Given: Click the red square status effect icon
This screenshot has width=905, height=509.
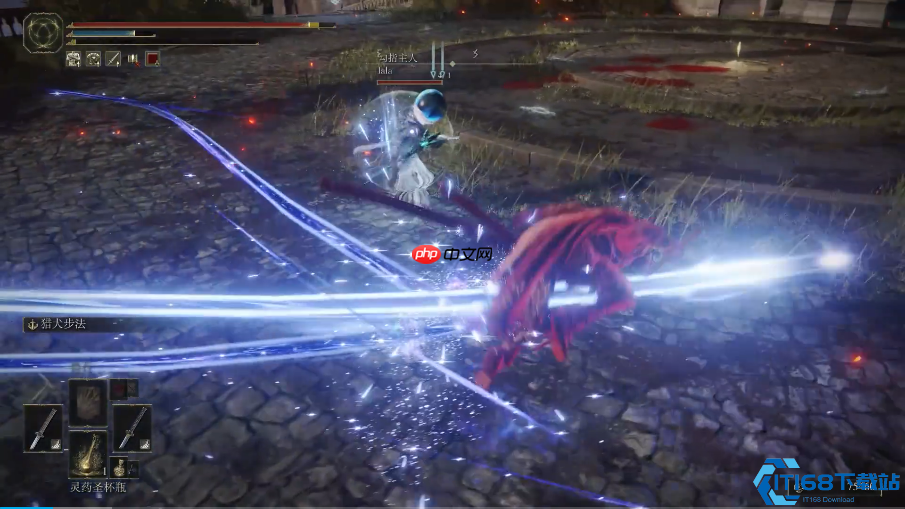Looking at the screenshot, I should coord(152,59).
